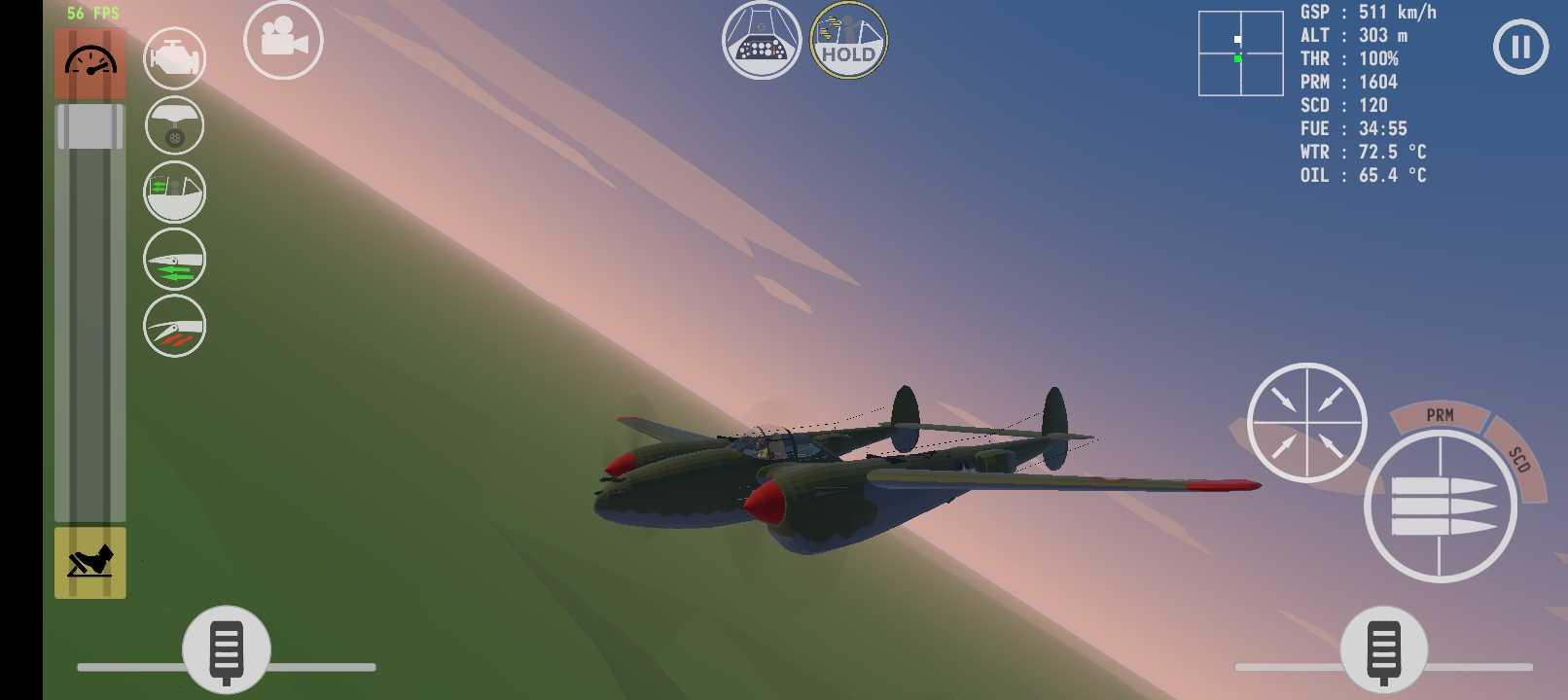
Task: Toggle the canopy icon with green arrows
Action: [x=175, y=192]
